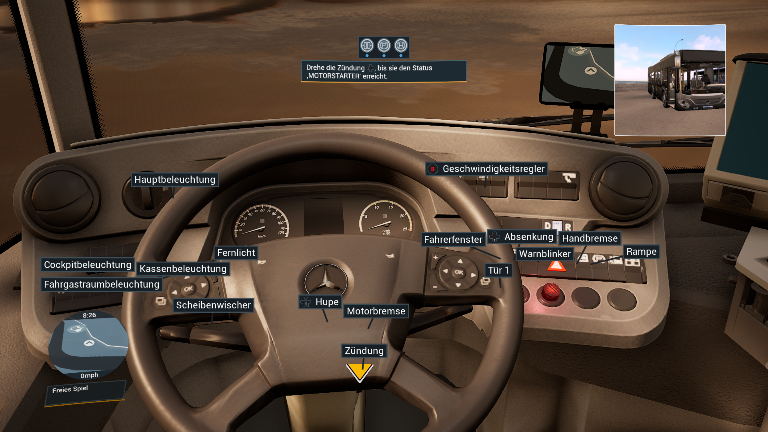Image resolution: width=768 pixels, height=432 pixels.
Task: Toggle the Cockpitbeleuchtung label
Action: click(x=87, y=265)
